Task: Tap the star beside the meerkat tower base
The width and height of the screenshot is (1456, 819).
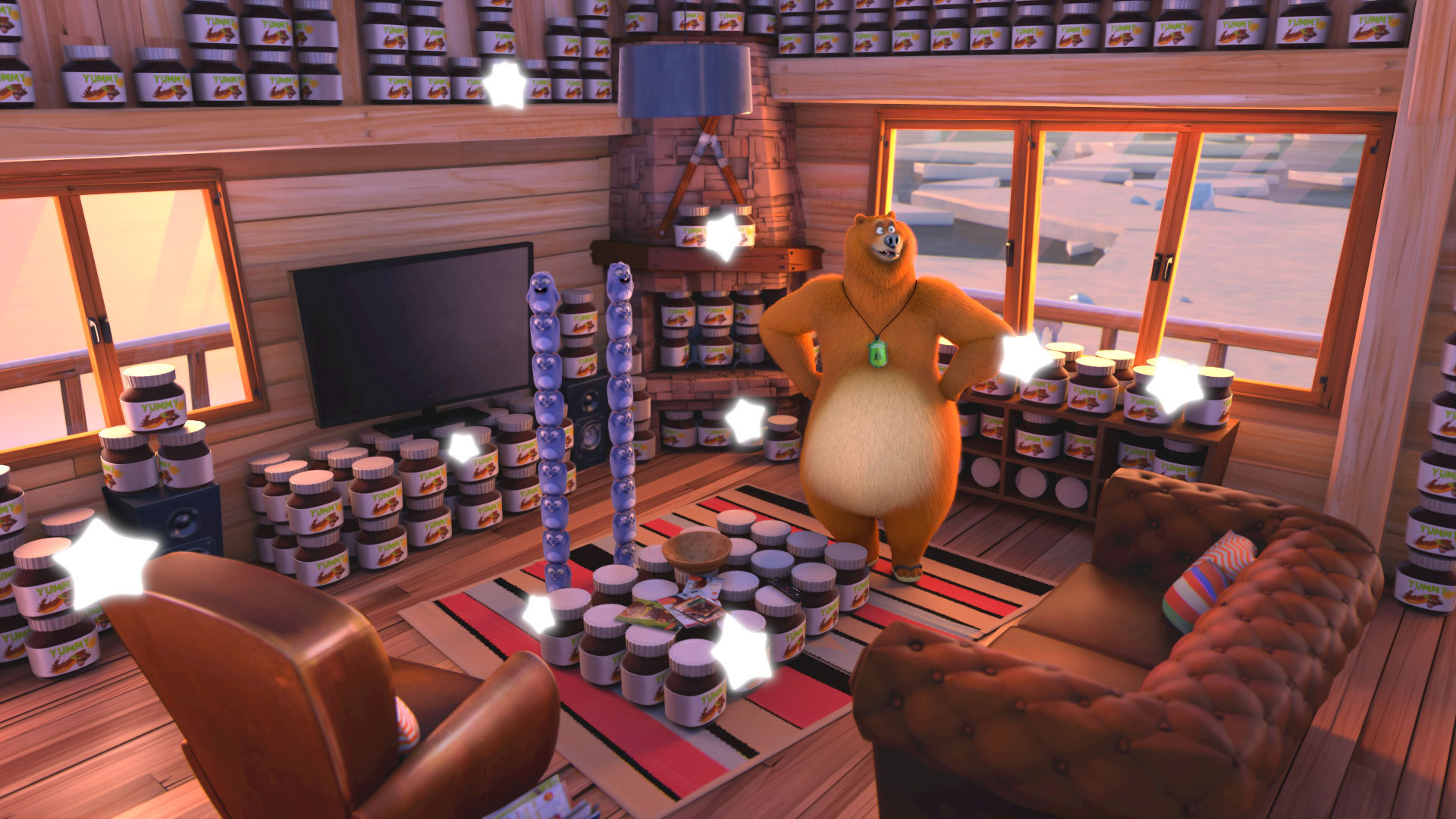Action: click(x=539, y=613)
